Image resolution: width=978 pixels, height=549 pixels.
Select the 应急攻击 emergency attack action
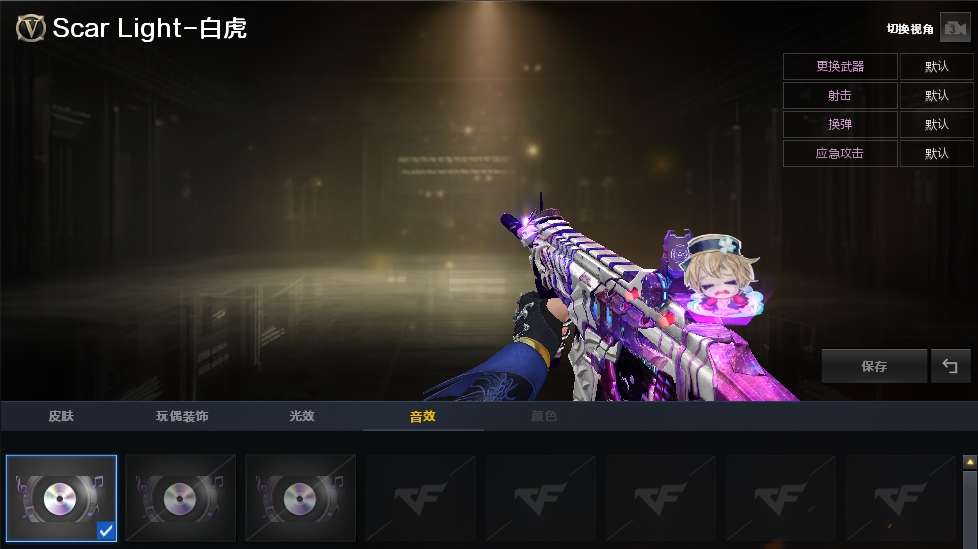(840, 154)
